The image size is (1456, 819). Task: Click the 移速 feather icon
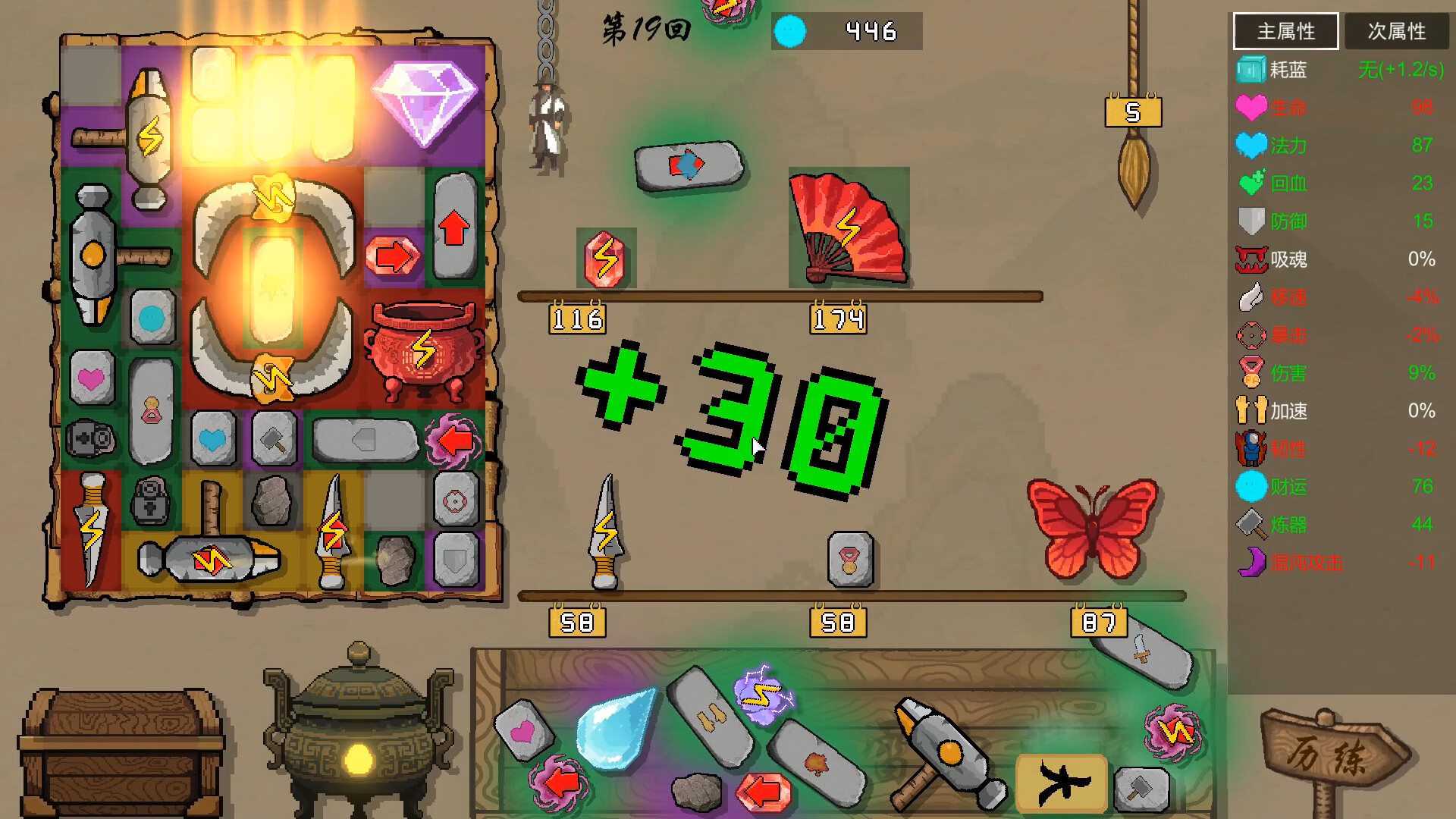pyautogui.click(x=1251, y=297)
